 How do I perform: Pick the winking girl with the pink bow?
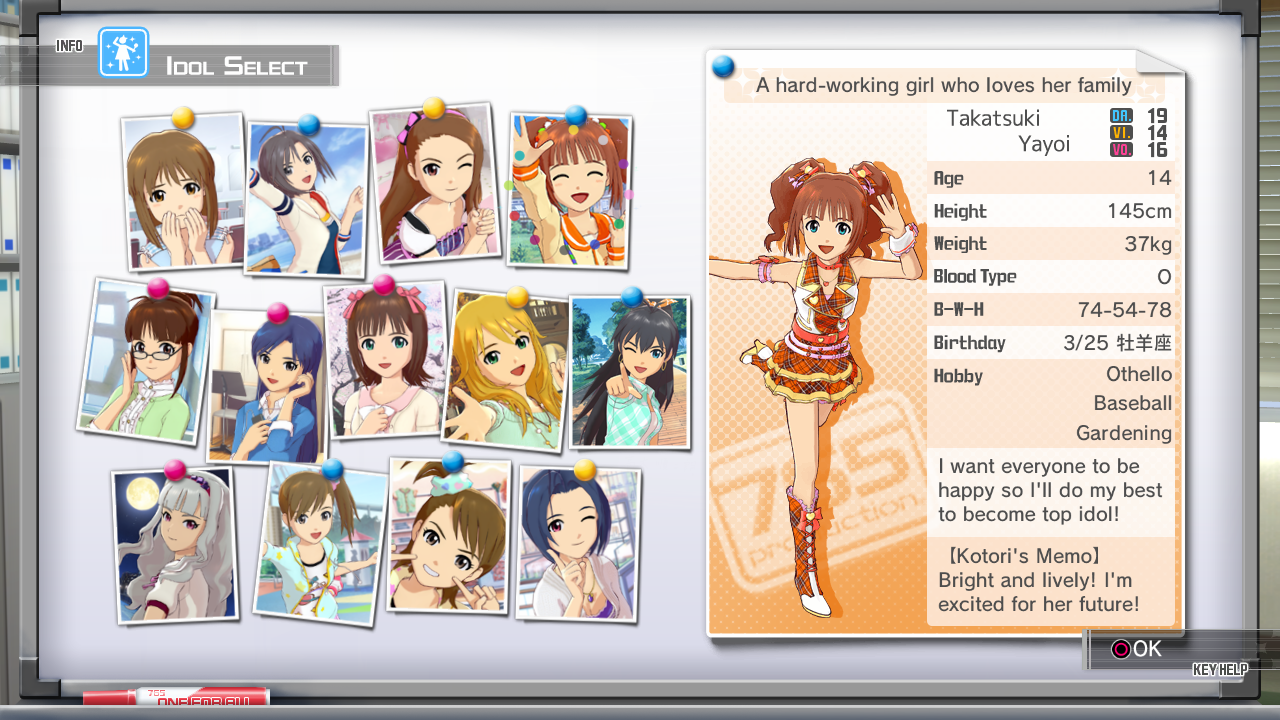click(x=434, y=185)
